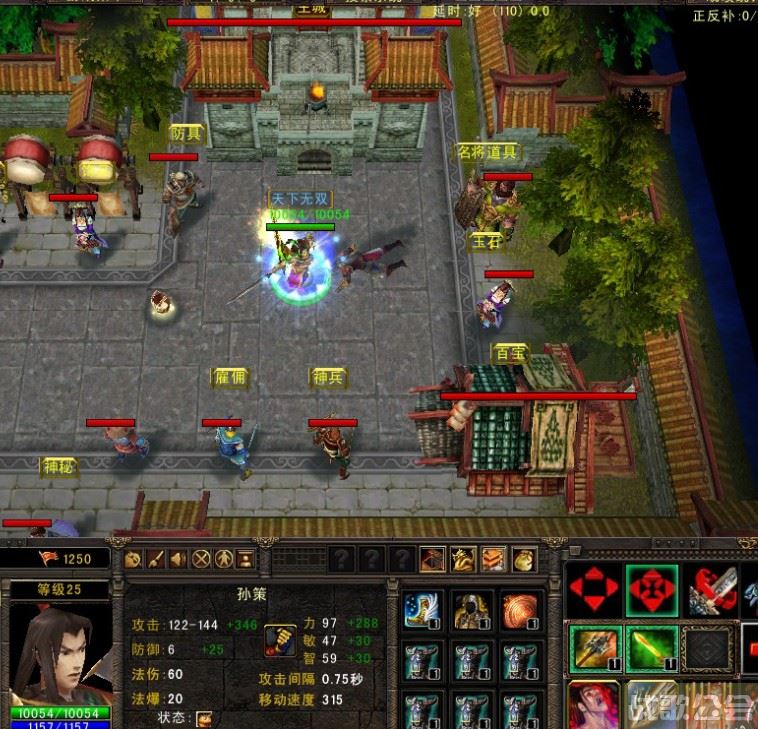Click the paintbrush toolbar button
This screenshot has height=729, width=758.
tap(156, 559)
